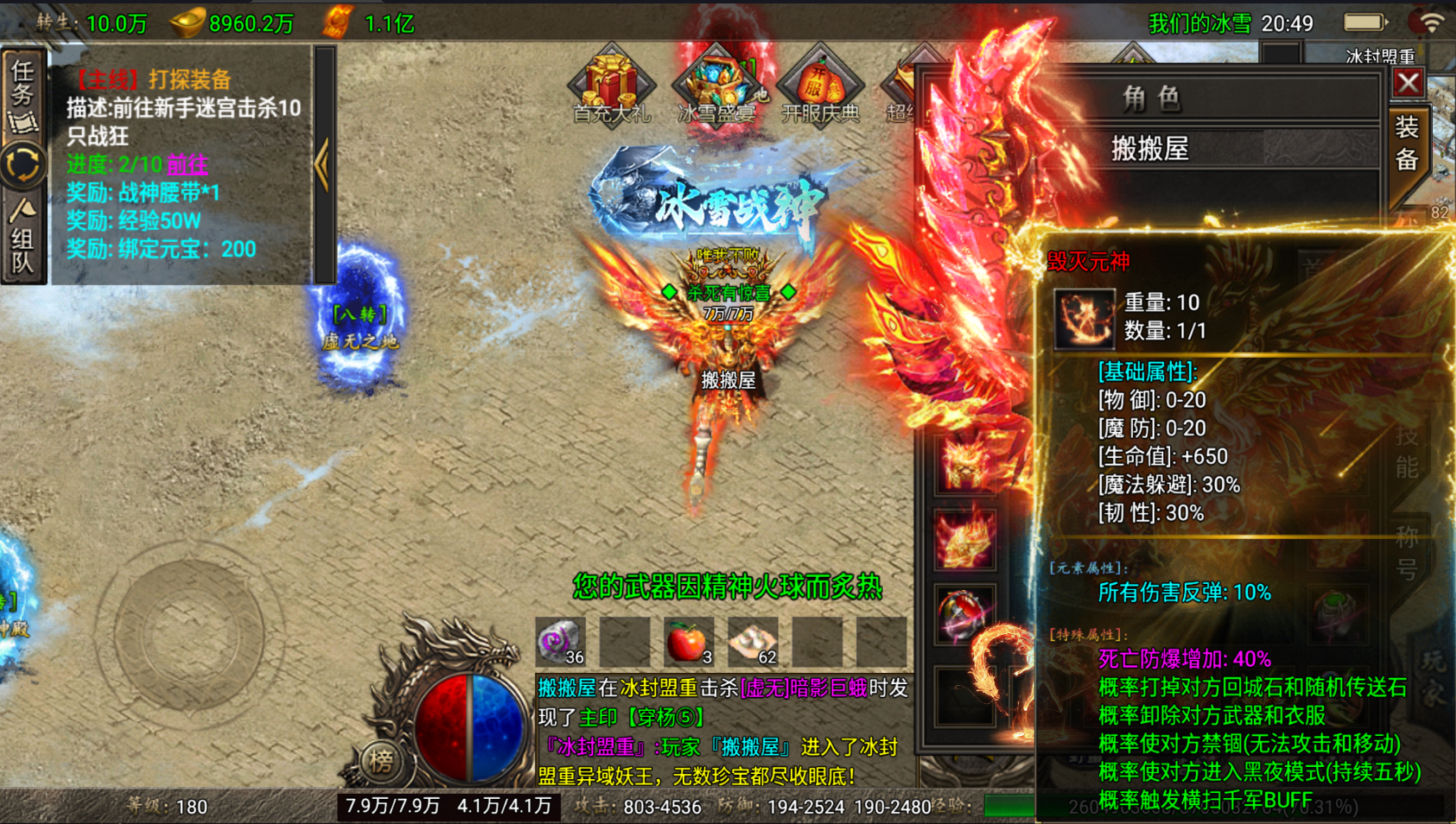Click the refresh circular arrow button

(23, 165)
